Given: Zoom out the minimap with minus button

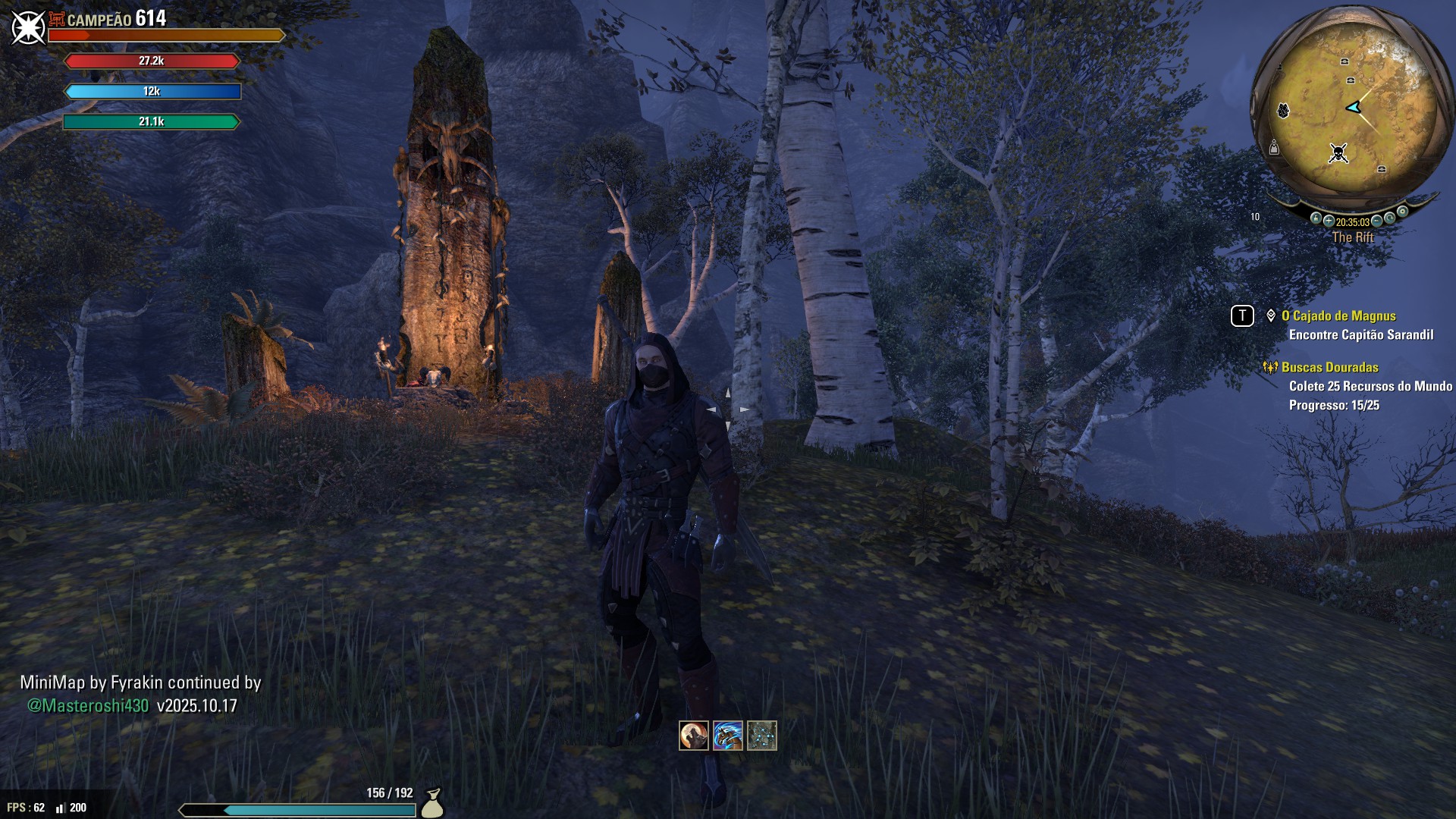Looking at the screenshot, I should click(1376, 221).
